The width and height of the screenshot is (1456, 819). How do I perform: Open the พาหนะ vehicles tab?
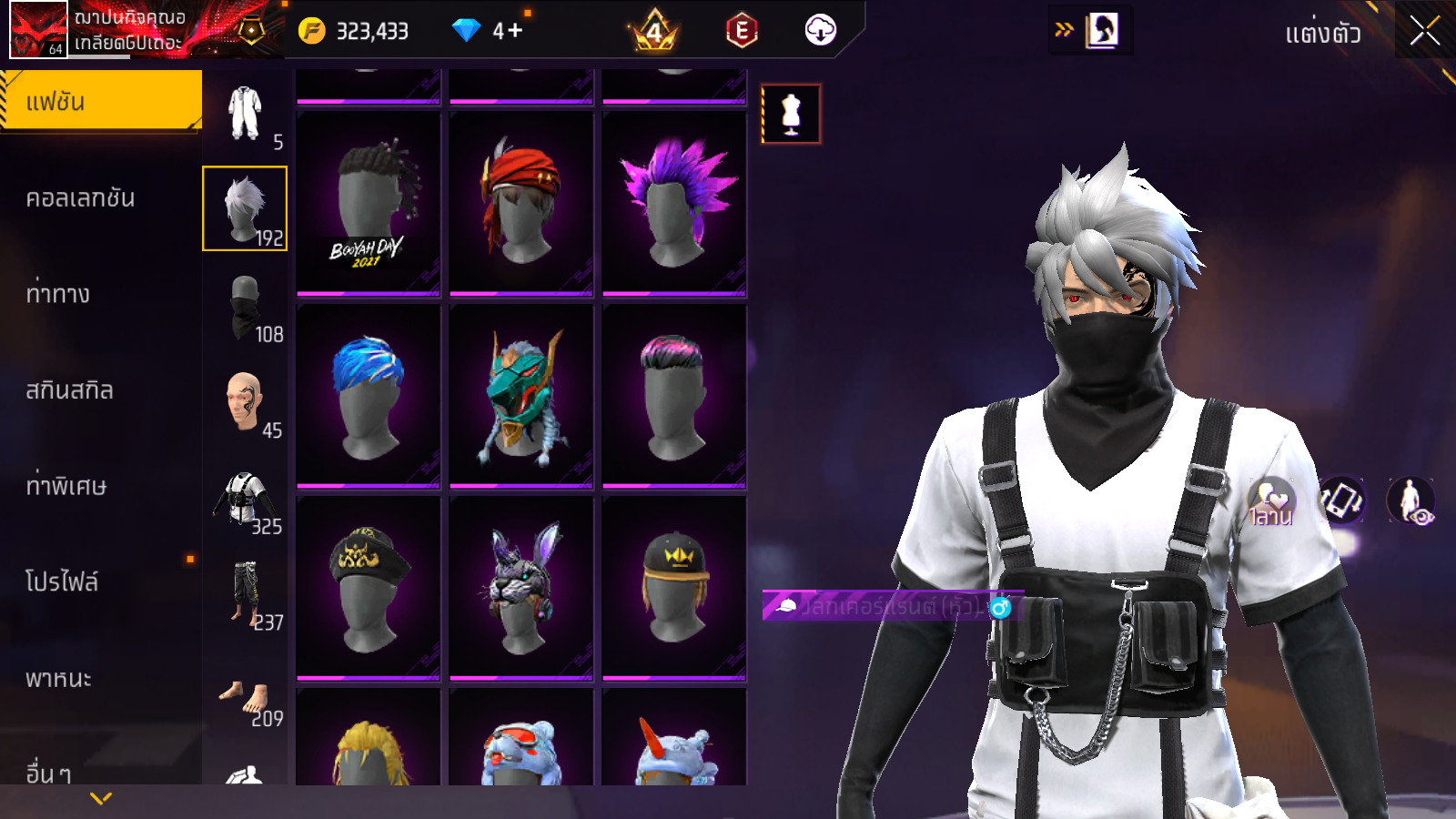pyautogui.click(x=59, y=679)
